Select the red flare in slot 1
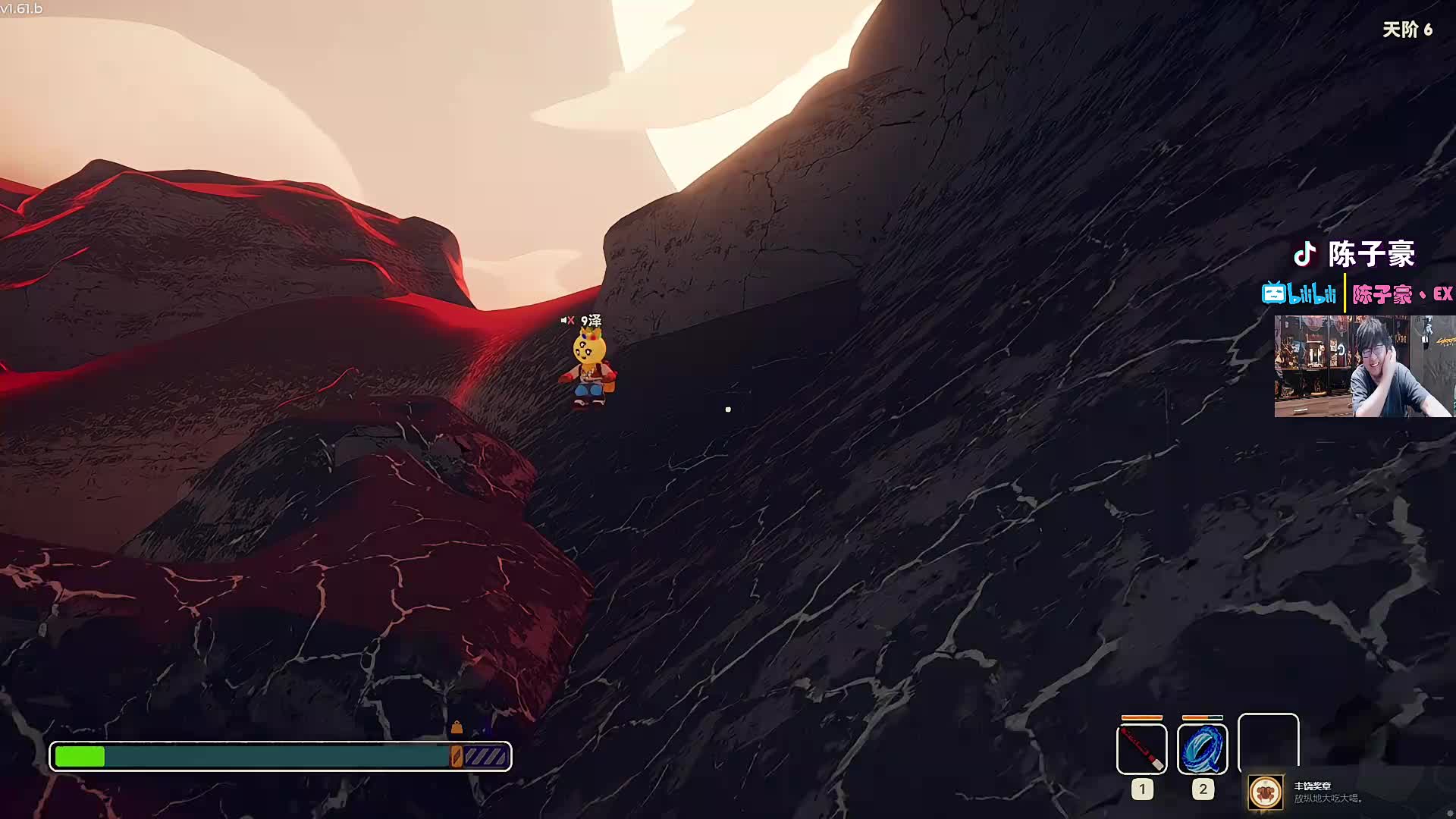Image resolution: width=1456 pixels, height=819 pixels. point(1141,748)
